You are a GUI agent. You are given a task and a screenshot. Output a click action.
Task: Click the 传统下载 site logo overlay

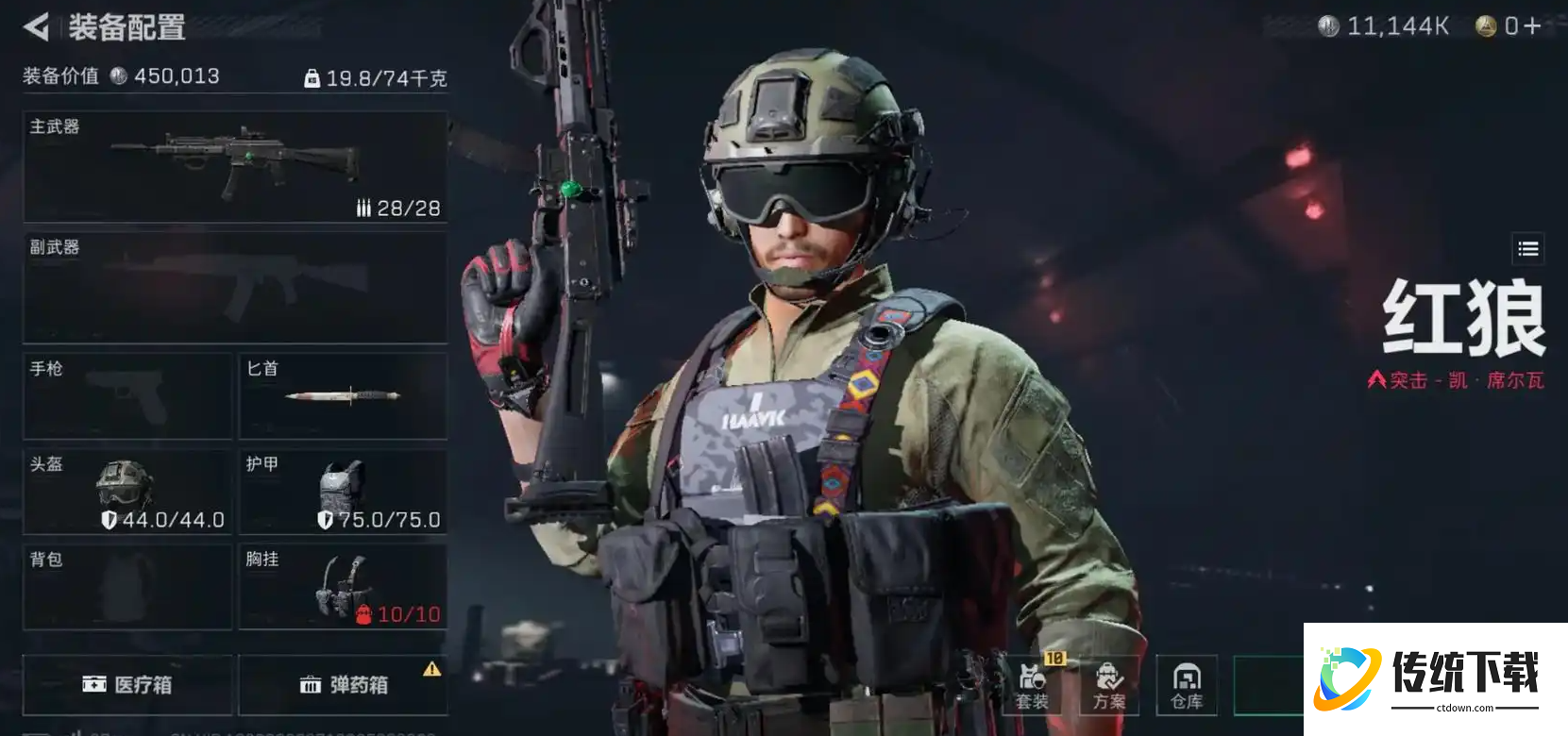click(x=1435, y=678)
